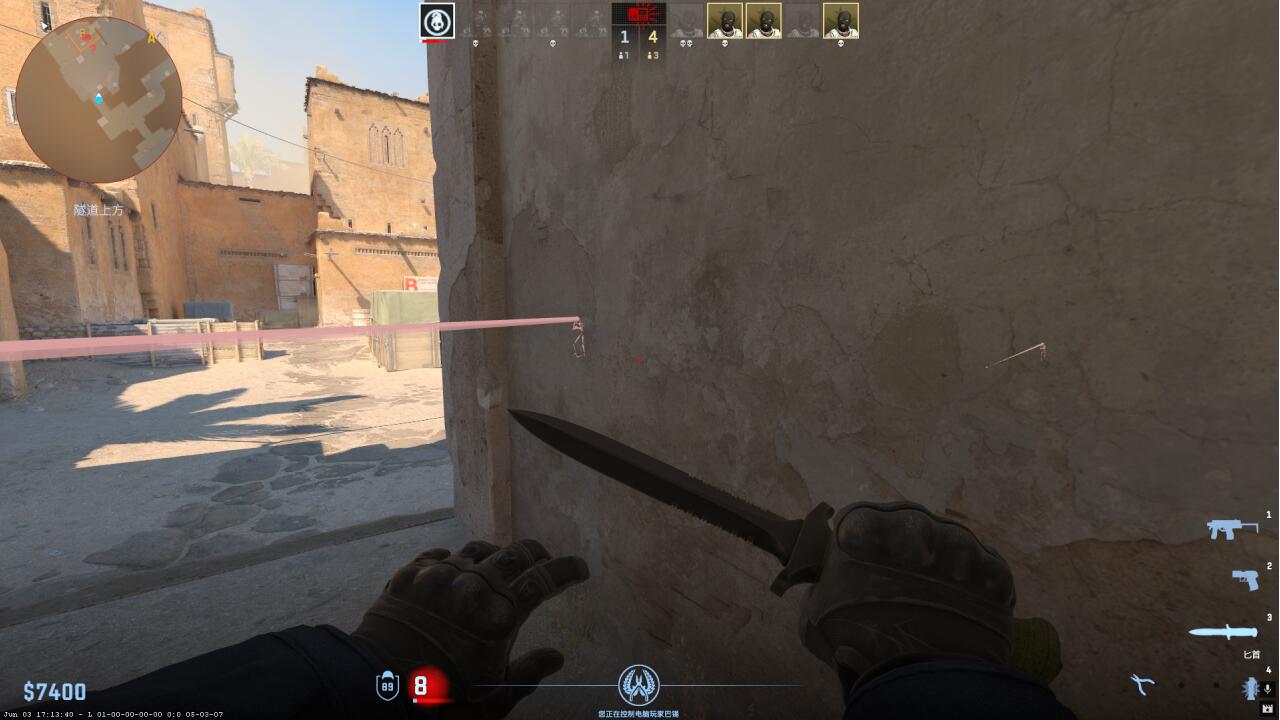Click the T round score showing 4
This screenshot has height=720, width=1280.
(x=653, y=36)
